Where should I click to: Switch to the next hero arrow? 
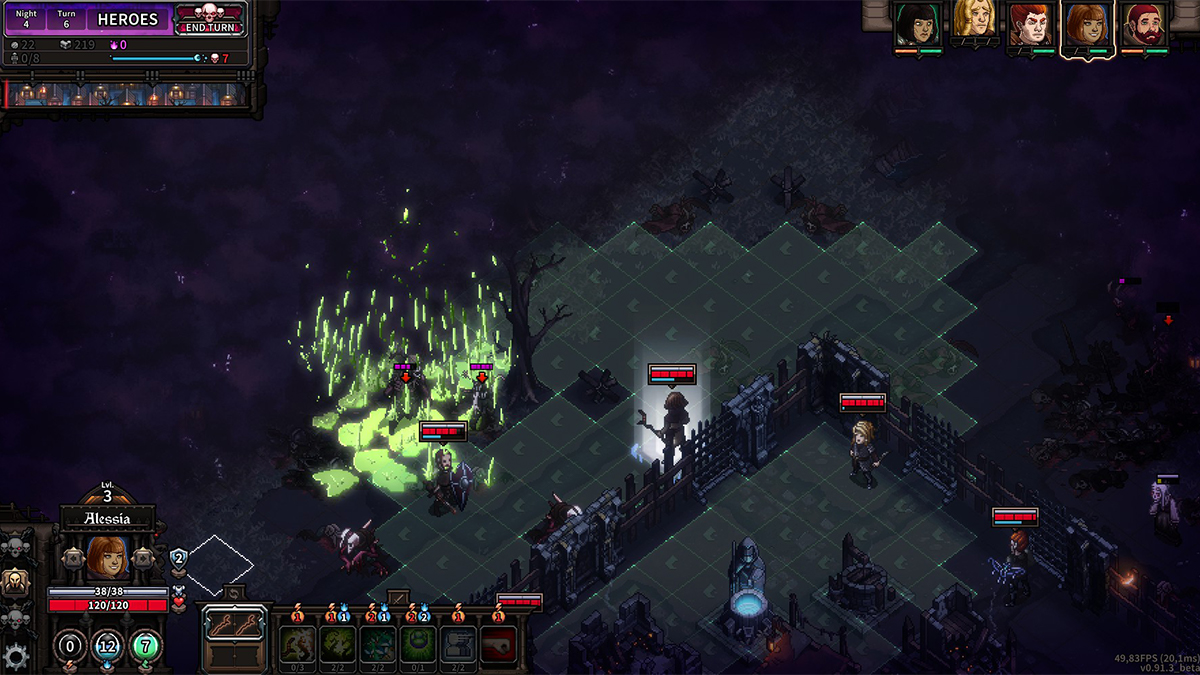tap(143, 557)
